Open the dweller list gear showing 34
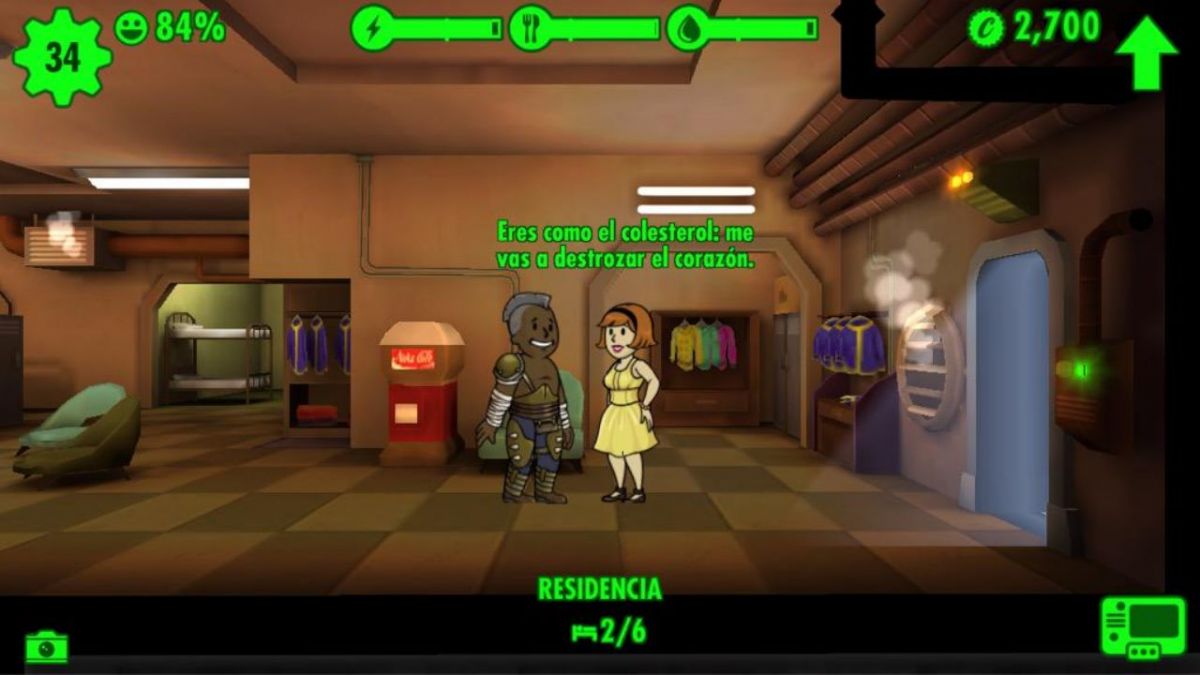Viewport: 1200px width, 675px height. (x=62, y=56)
